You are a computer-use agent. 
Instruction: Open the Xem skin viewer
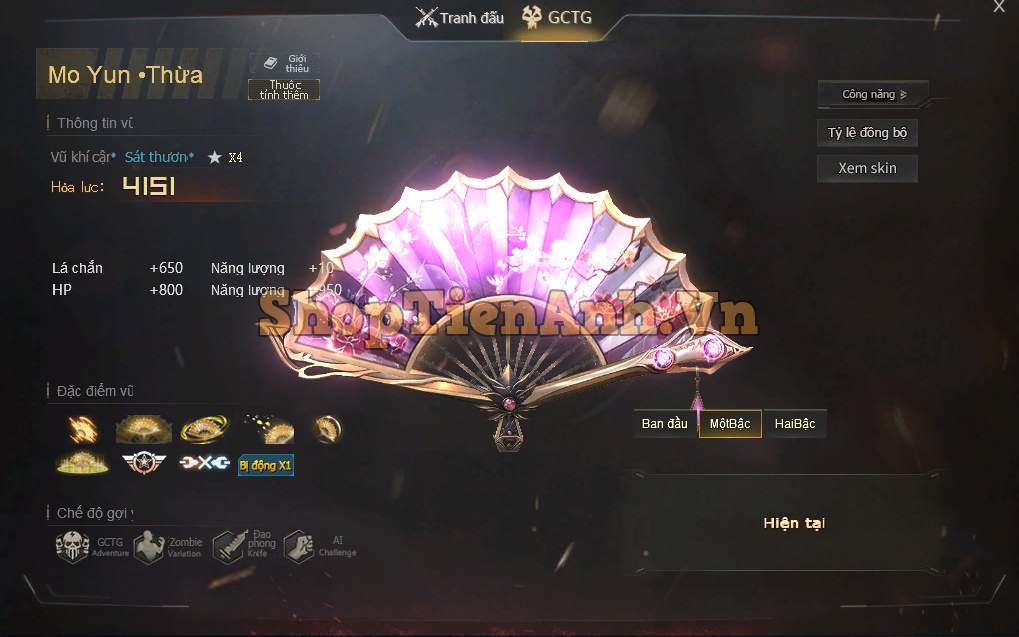coord(867,168)
